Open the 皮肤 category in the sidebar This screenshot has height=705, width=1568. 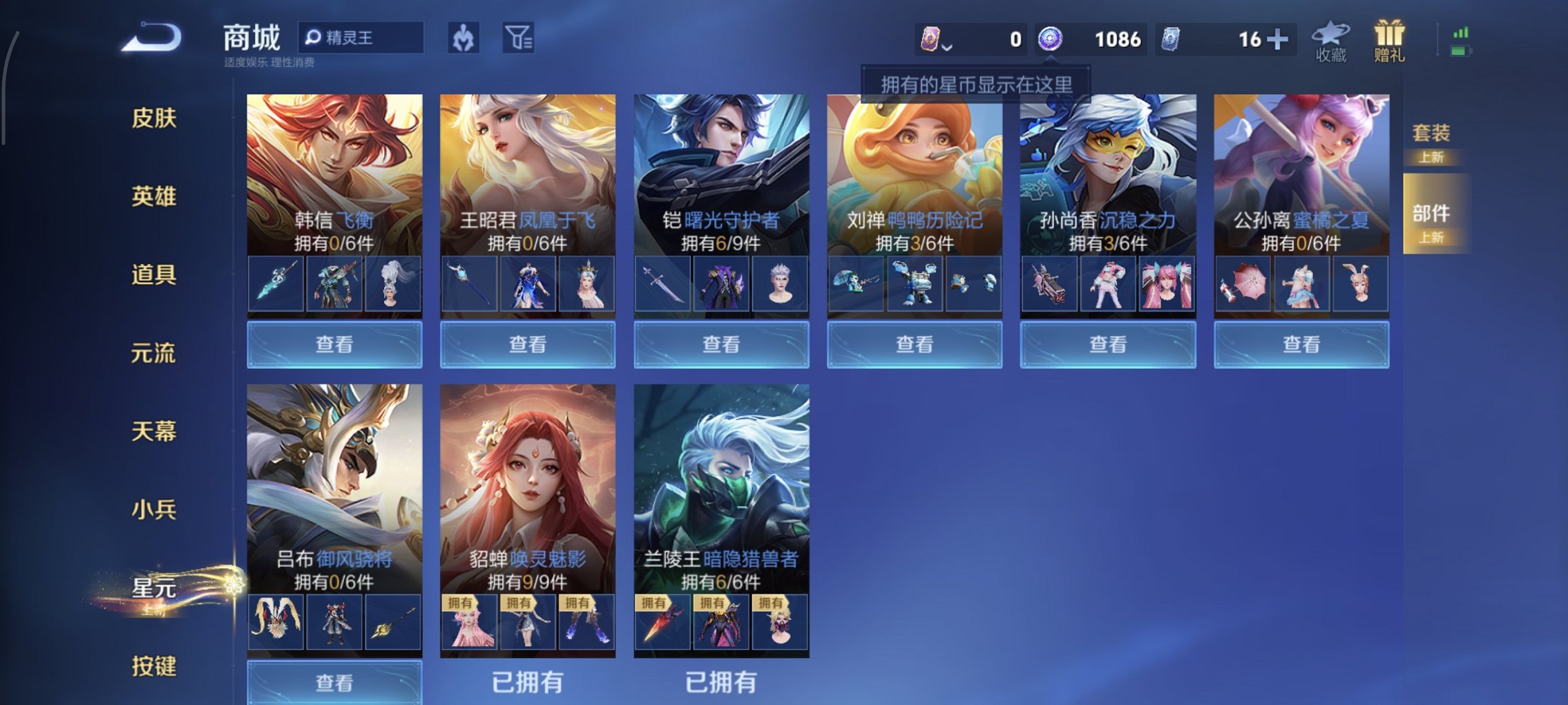tap(155, 119)
